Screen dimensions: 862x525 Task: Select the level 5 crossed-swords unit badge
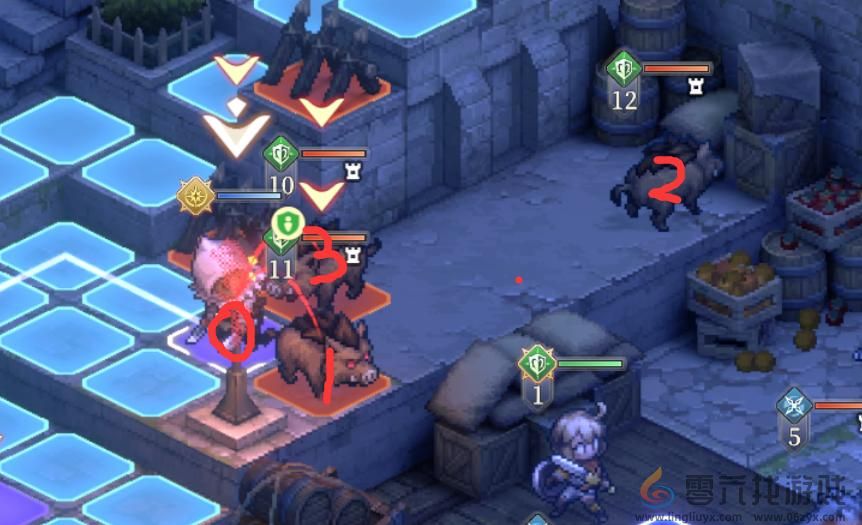coord(794,406)
